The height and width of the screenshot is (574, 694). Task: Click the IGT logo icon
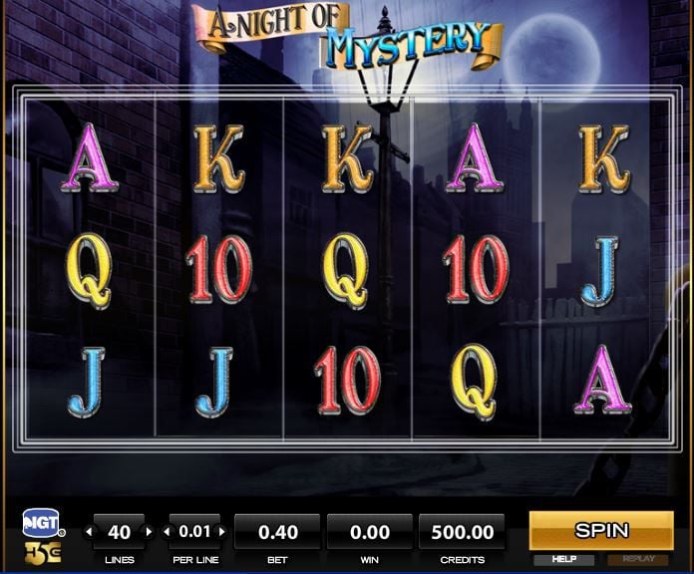pos(42,523)
